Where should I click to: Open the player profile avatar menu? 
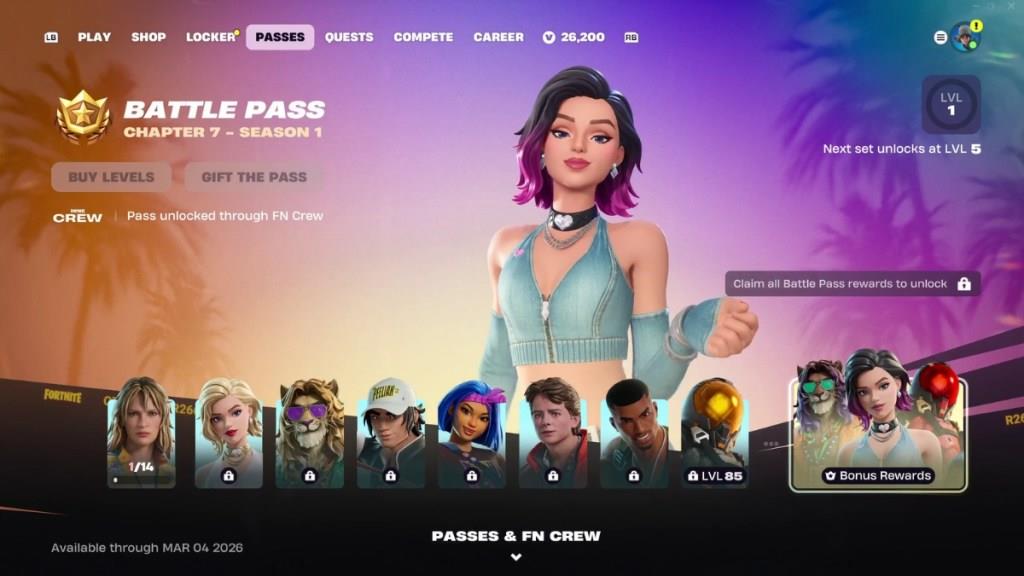click(964, 37)
